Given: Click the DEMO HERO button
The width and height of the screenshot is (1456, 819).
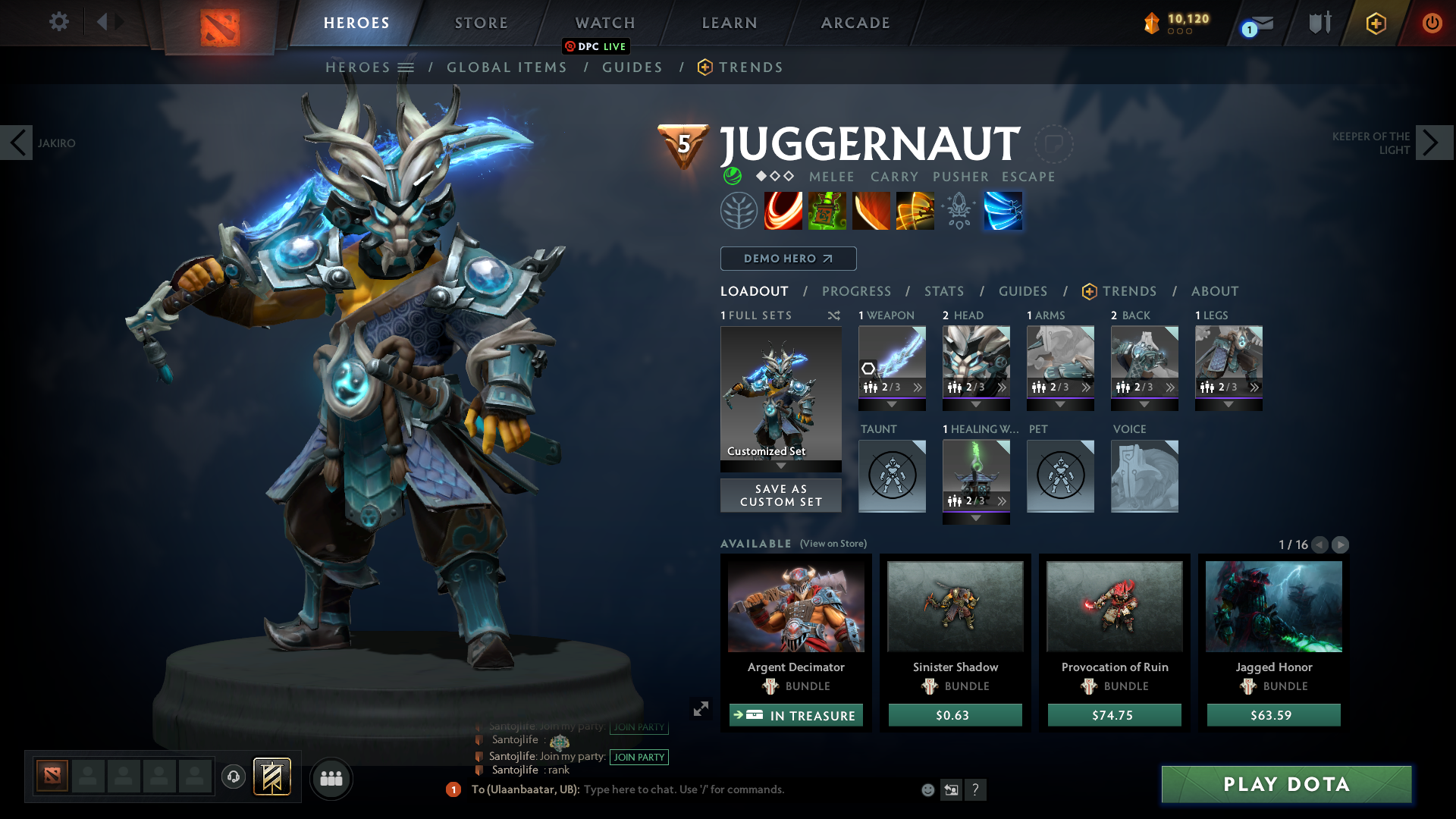Looking at the screenshot, I should coord(788,259).
